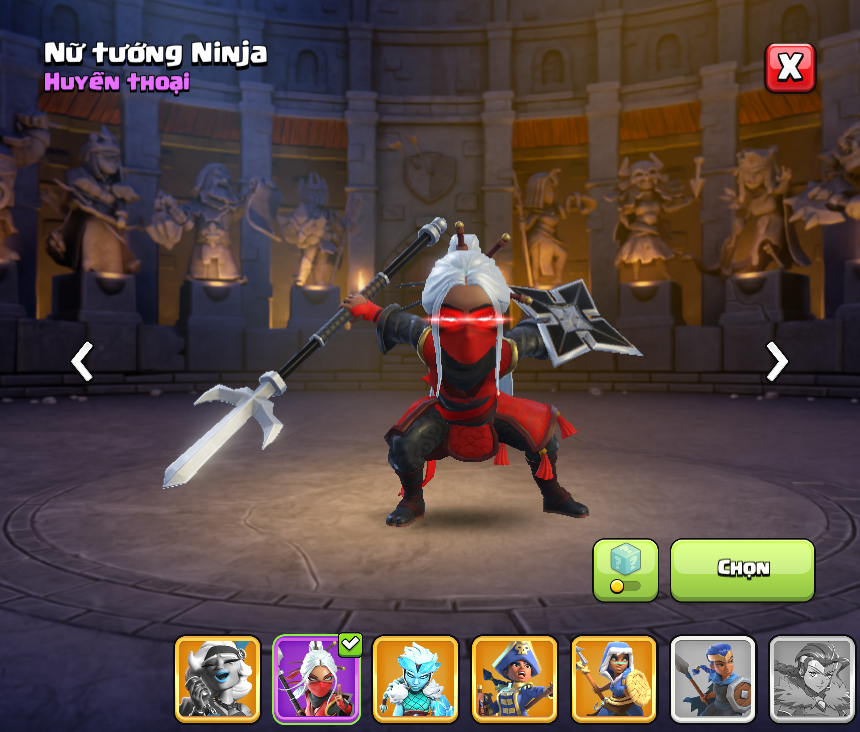Screen dimensions: 860x732
Task: Show the next skin with the right arrow
Action: click(x=776, y=361)
